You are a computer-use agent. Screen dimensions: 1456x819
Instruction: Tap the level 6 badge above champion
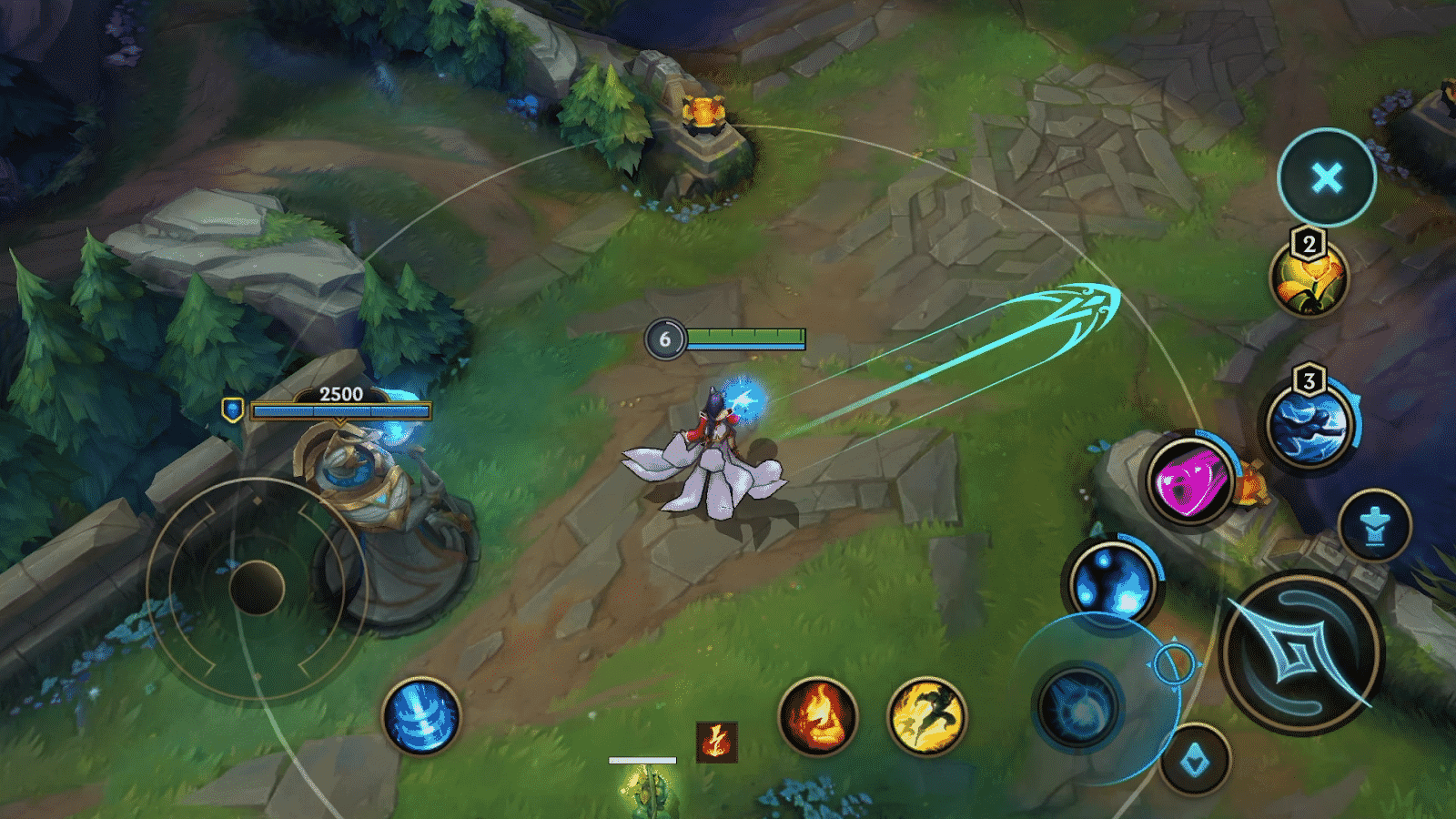[x=664, y=338]
